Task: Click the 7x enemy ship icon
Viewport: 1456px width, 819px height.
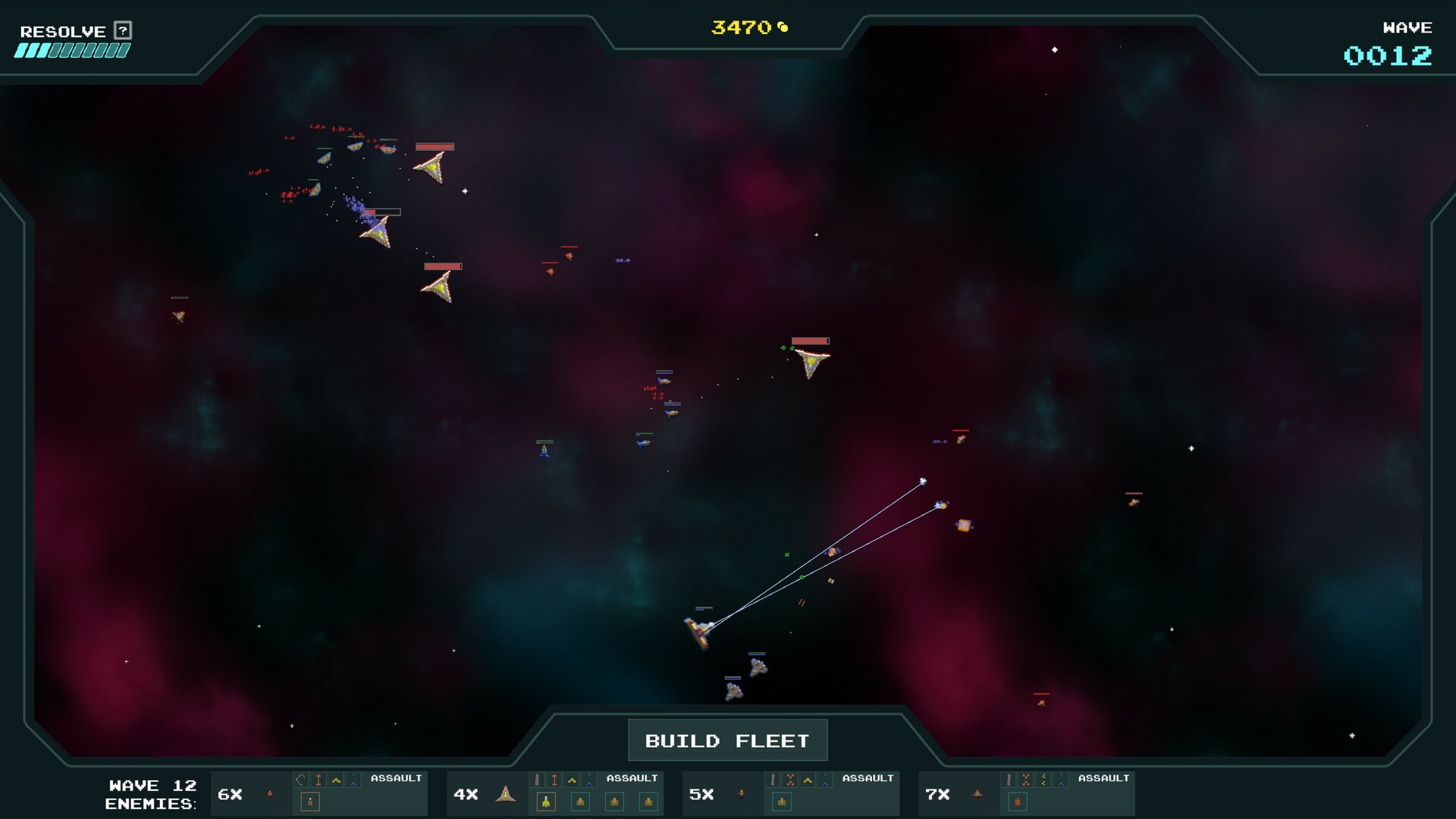Action: (x=976, y=794)
